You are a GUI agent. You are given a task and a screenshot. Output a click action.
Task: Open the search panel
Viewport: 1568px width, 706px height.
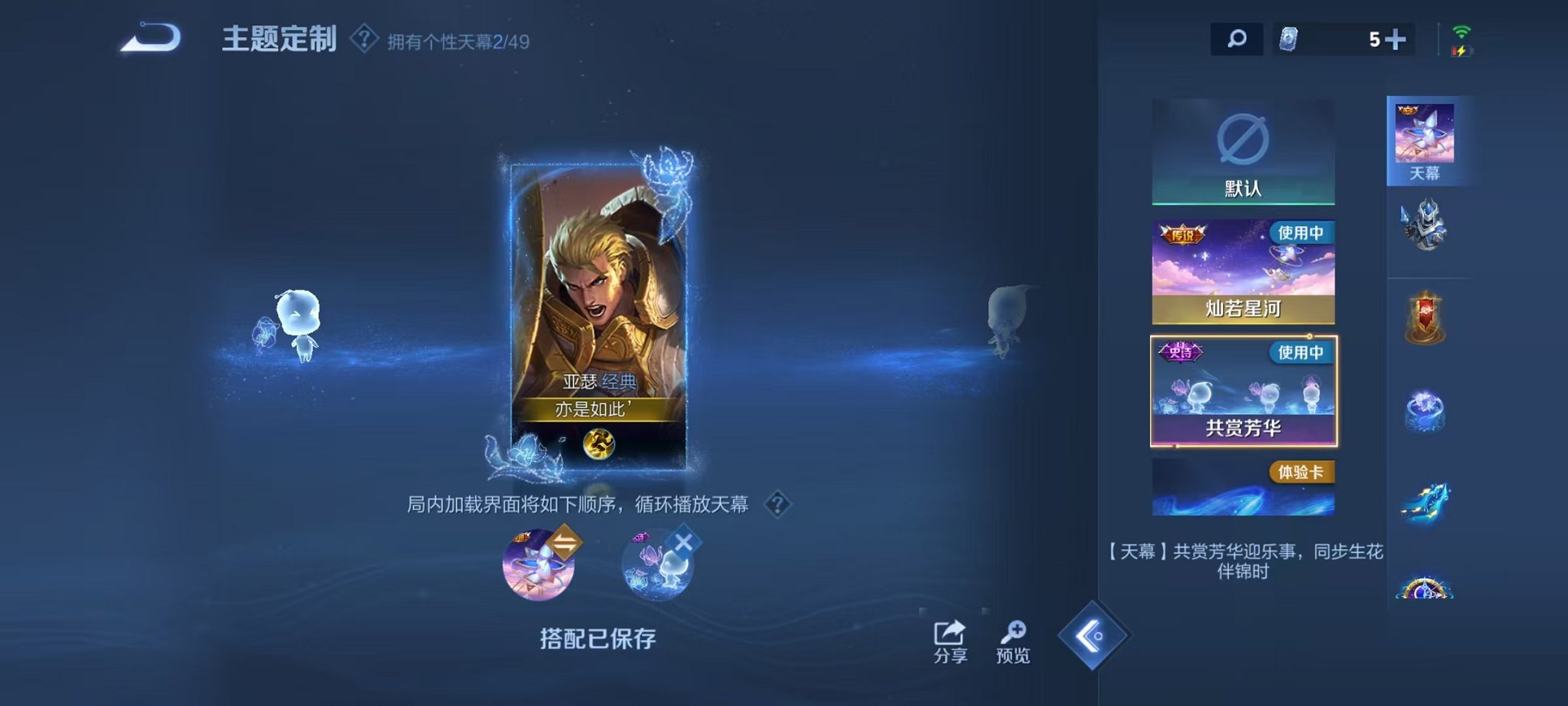[1237, 38]
